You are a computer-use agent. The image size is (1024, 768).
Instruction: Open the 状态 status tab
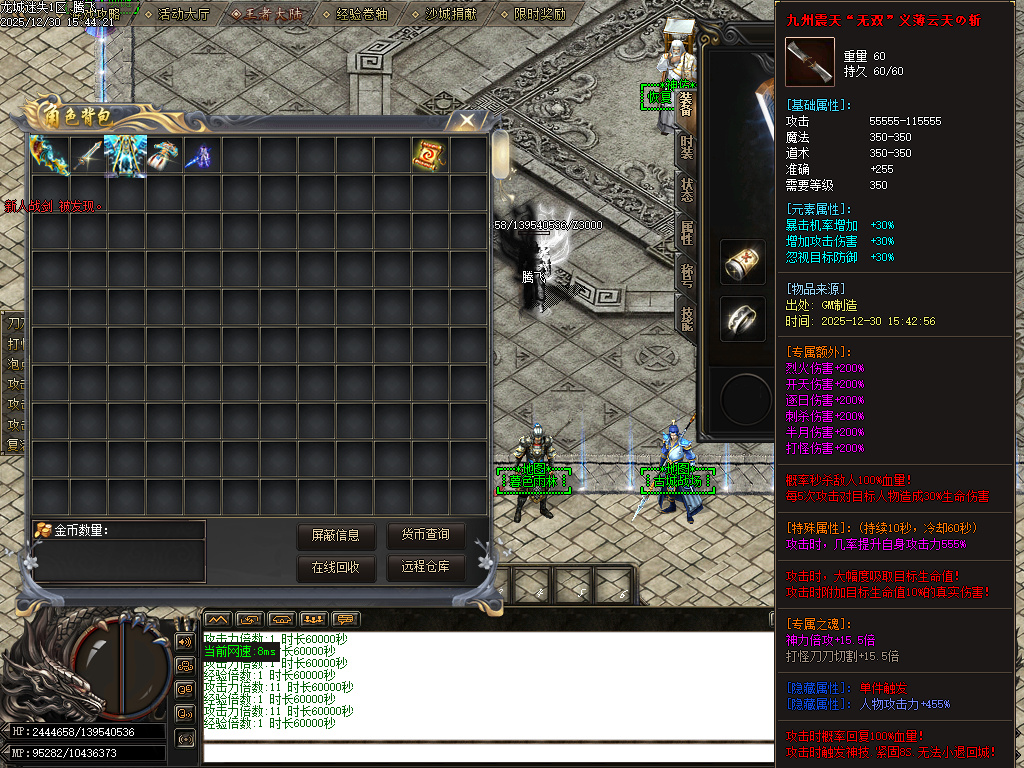(686, 189)
